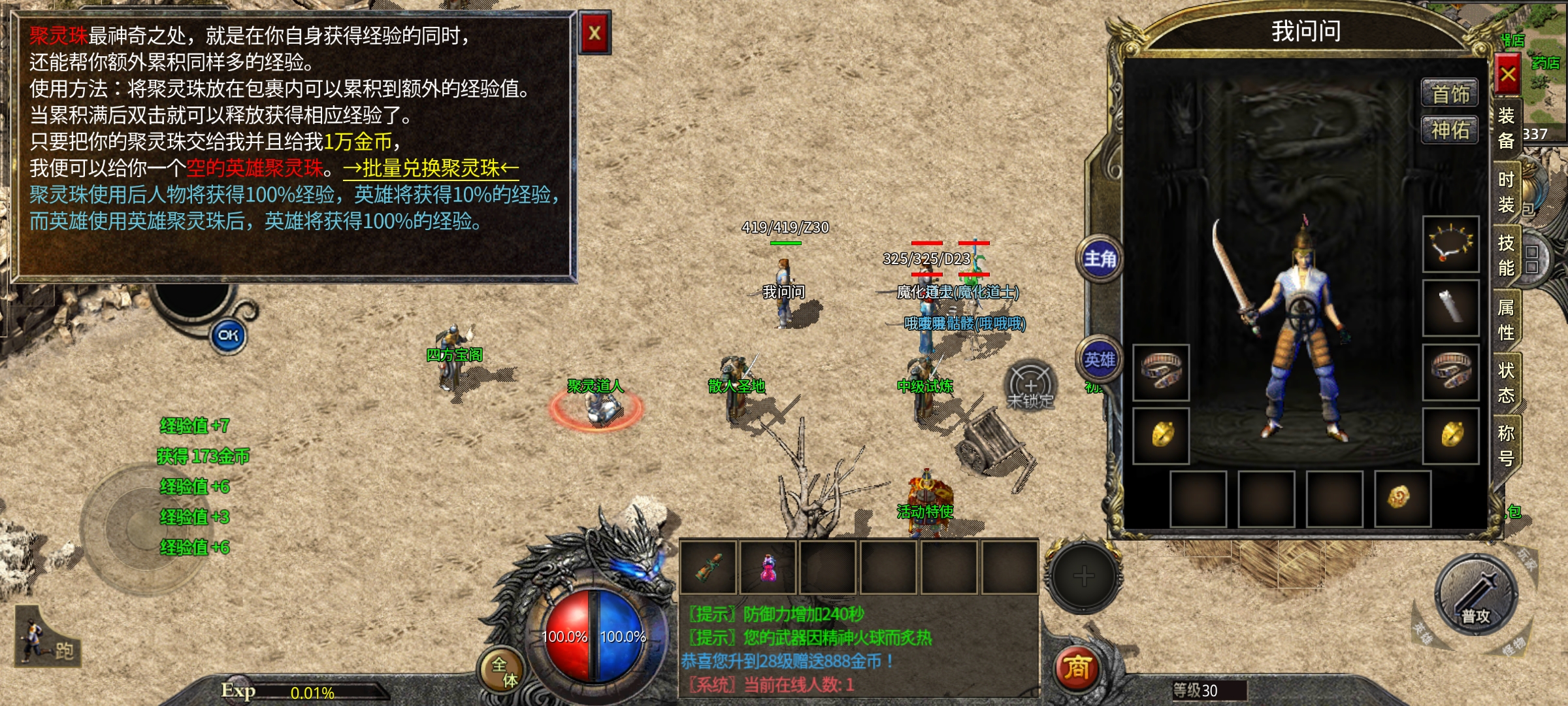Viewport: 1568px width, 706px height.
Task: Click the blue OK button
Action: tap(228, 336)
